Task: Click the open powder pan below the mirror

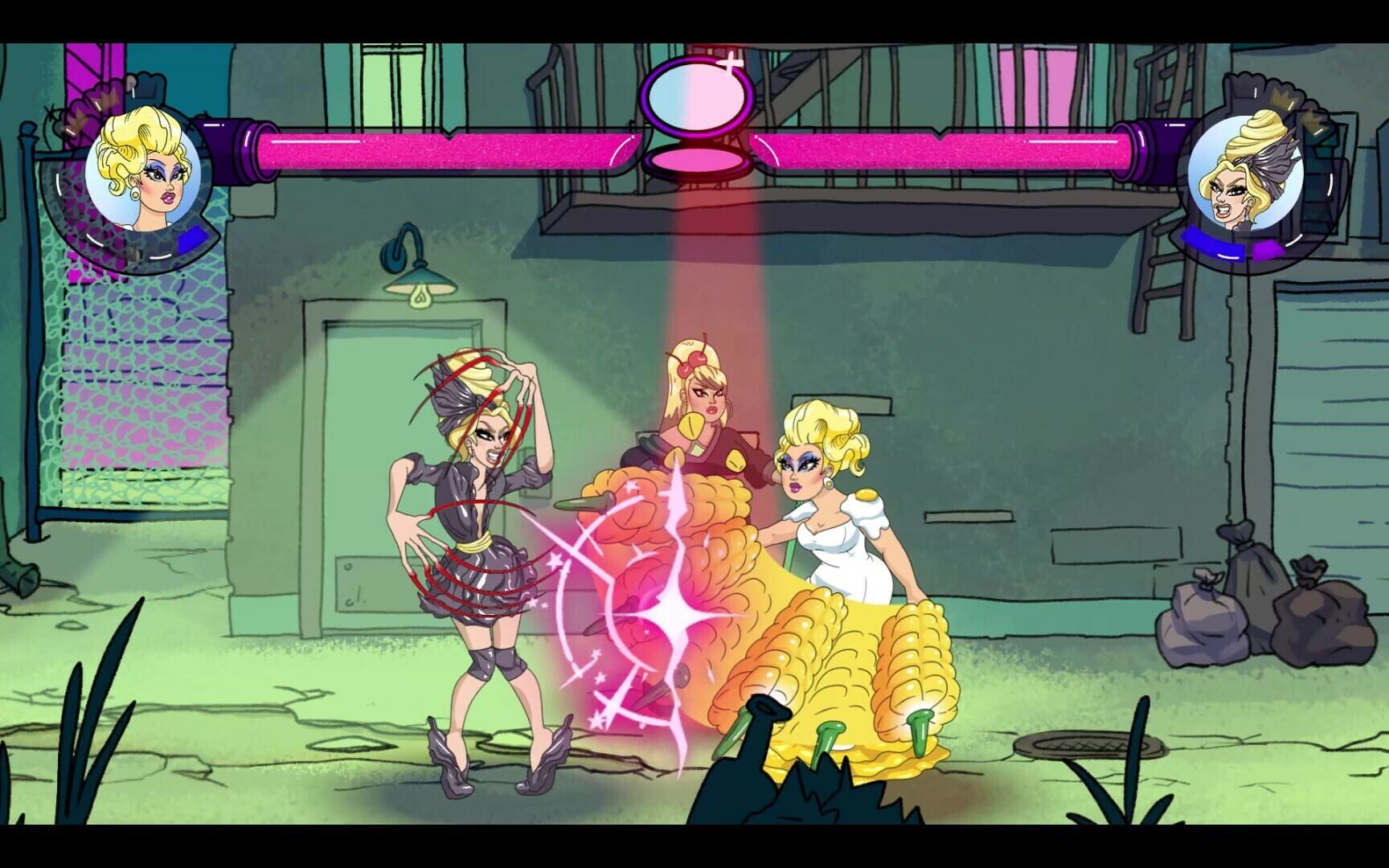Action: click(698, 162)
